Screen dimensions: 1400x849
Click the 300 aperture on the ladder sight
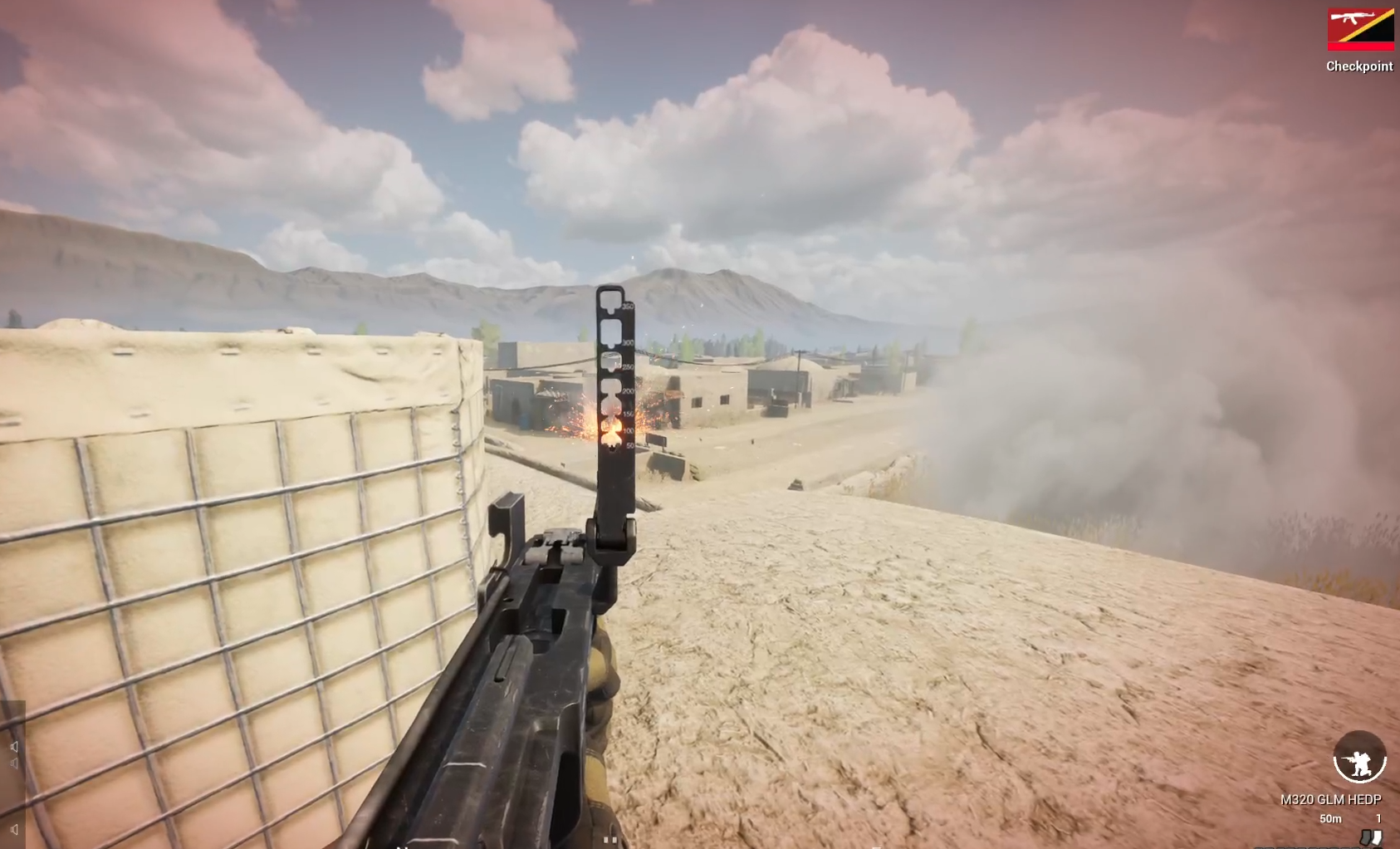(x=610, y=333)
